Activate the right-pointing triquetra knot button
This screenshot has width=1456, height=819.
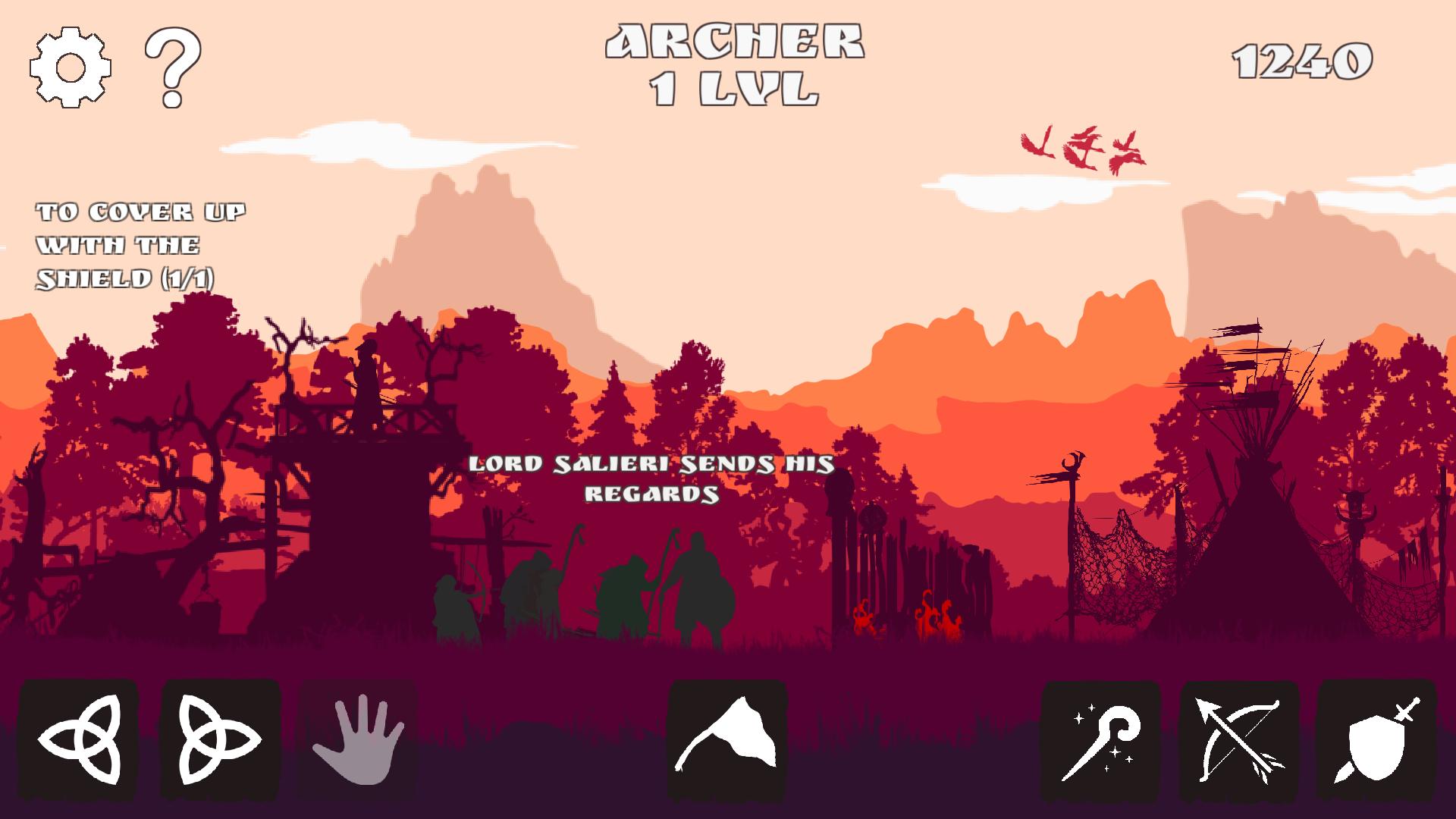pos(220,739)
